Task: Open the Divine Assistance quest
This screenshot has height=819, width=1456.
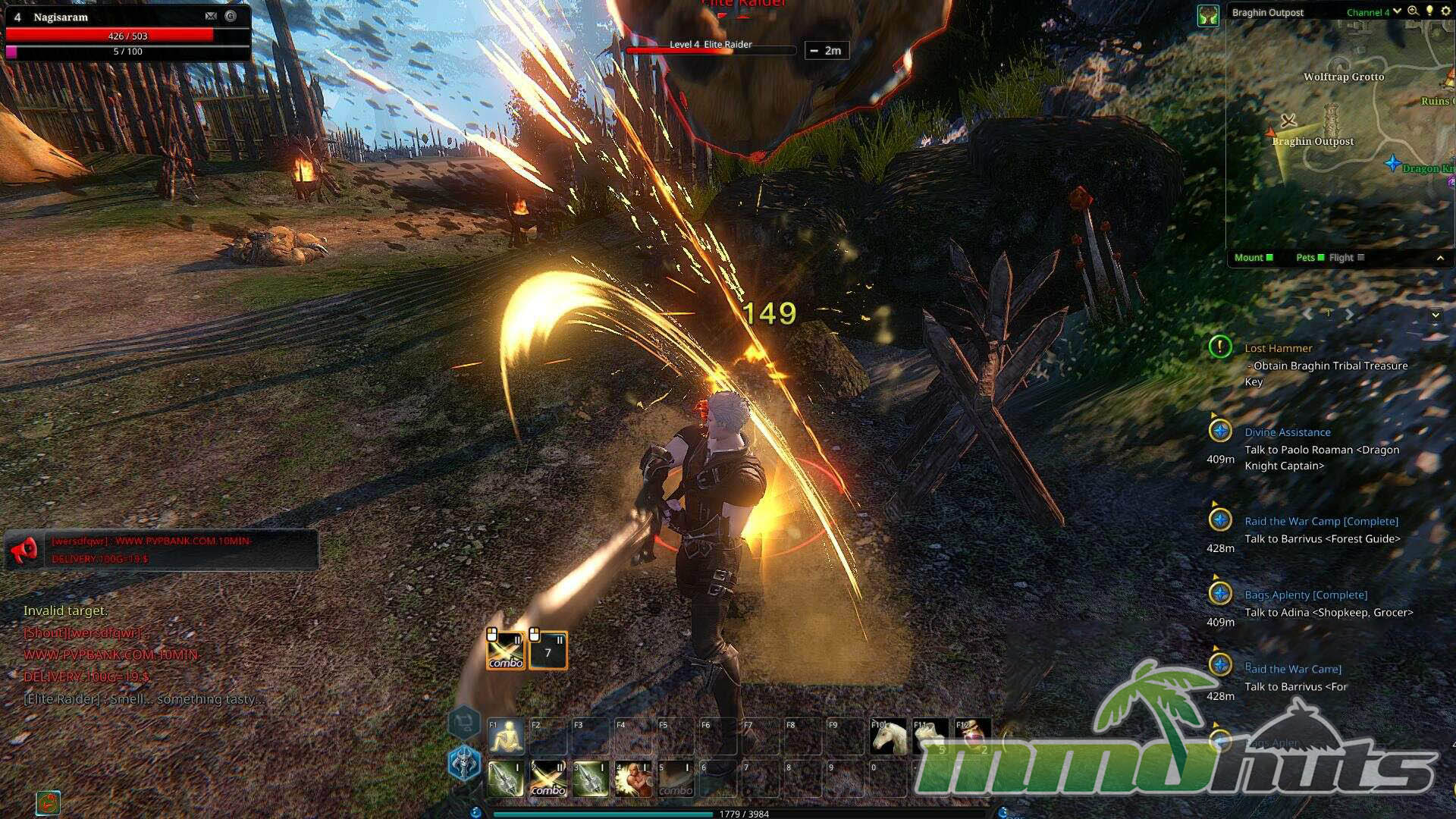Action: tap(1287, 432)
